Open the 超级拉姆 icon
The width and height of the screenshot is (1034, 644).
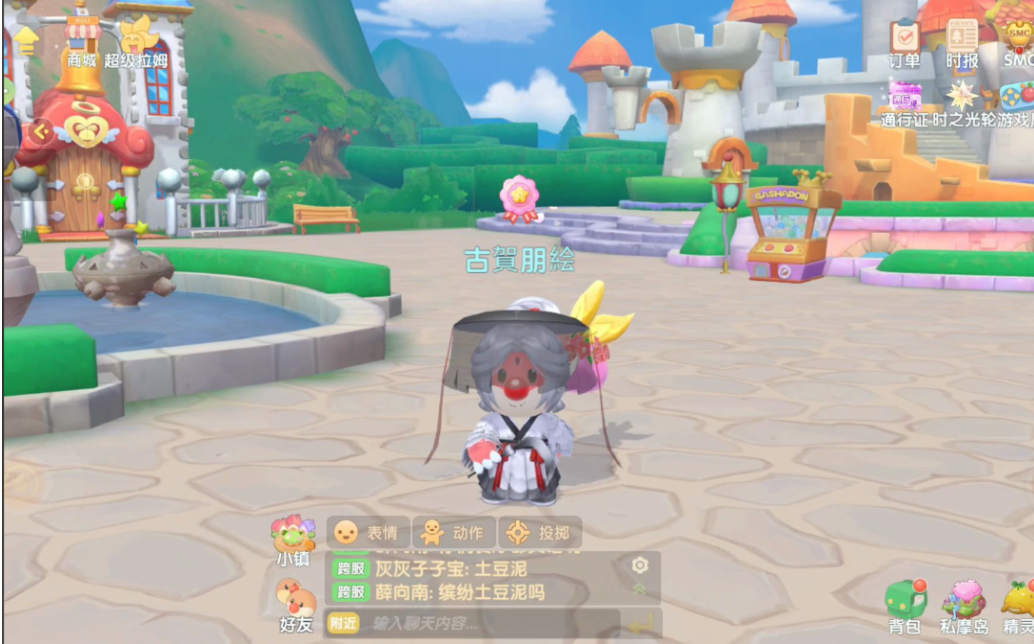pos(137,40)
